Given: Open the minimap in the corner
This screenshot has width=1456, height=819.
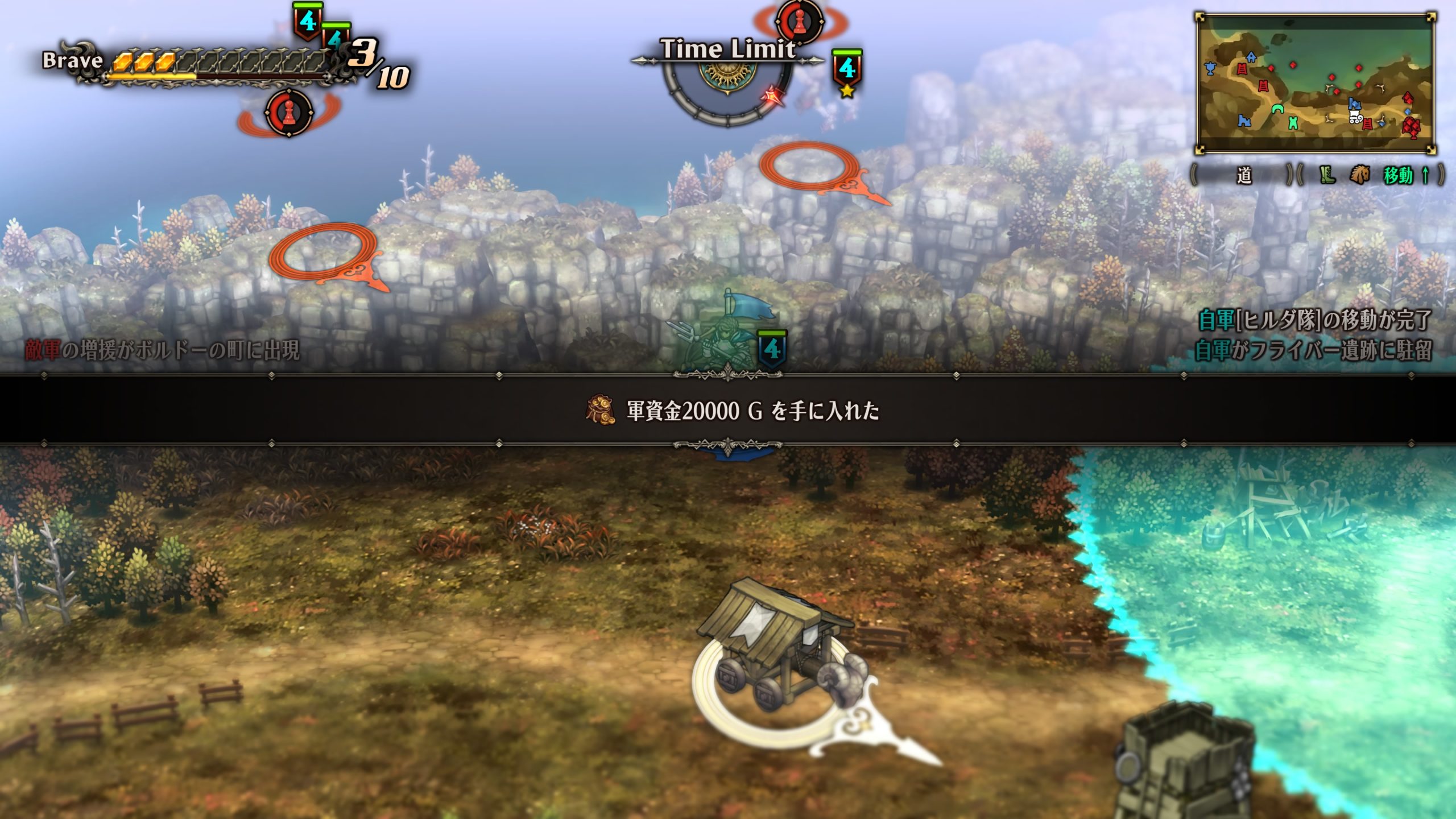Looking at the screenshot, I should click(1315, 84).
